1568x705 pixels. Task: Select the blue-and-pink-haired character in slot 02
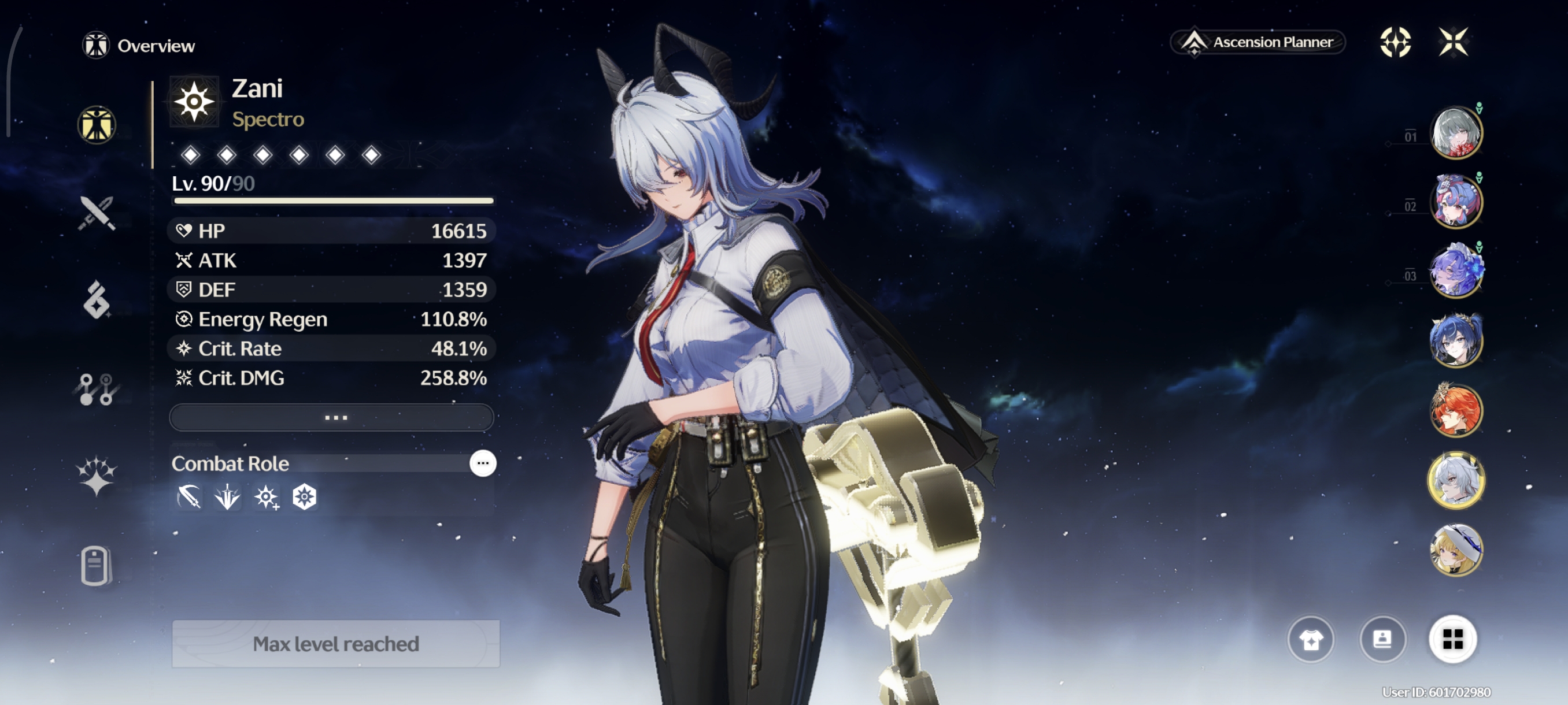1456,202
